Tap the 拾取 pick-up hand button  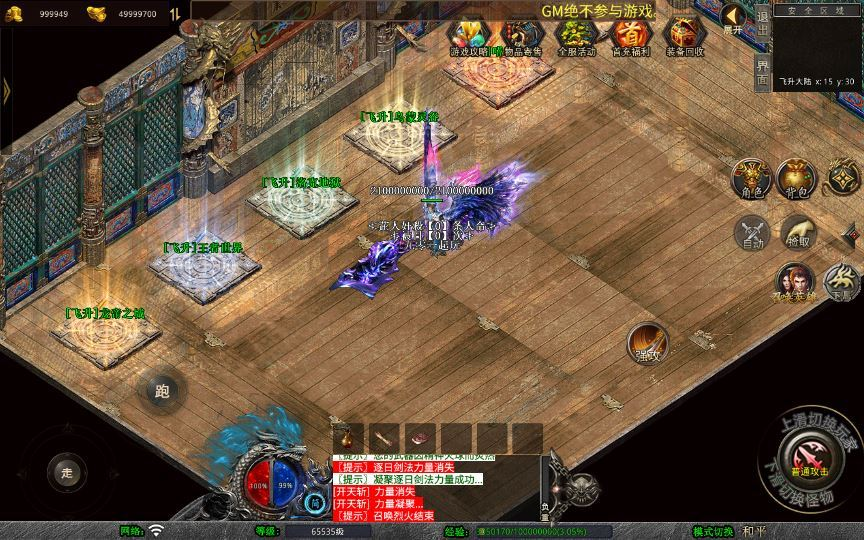pos(798,233)
